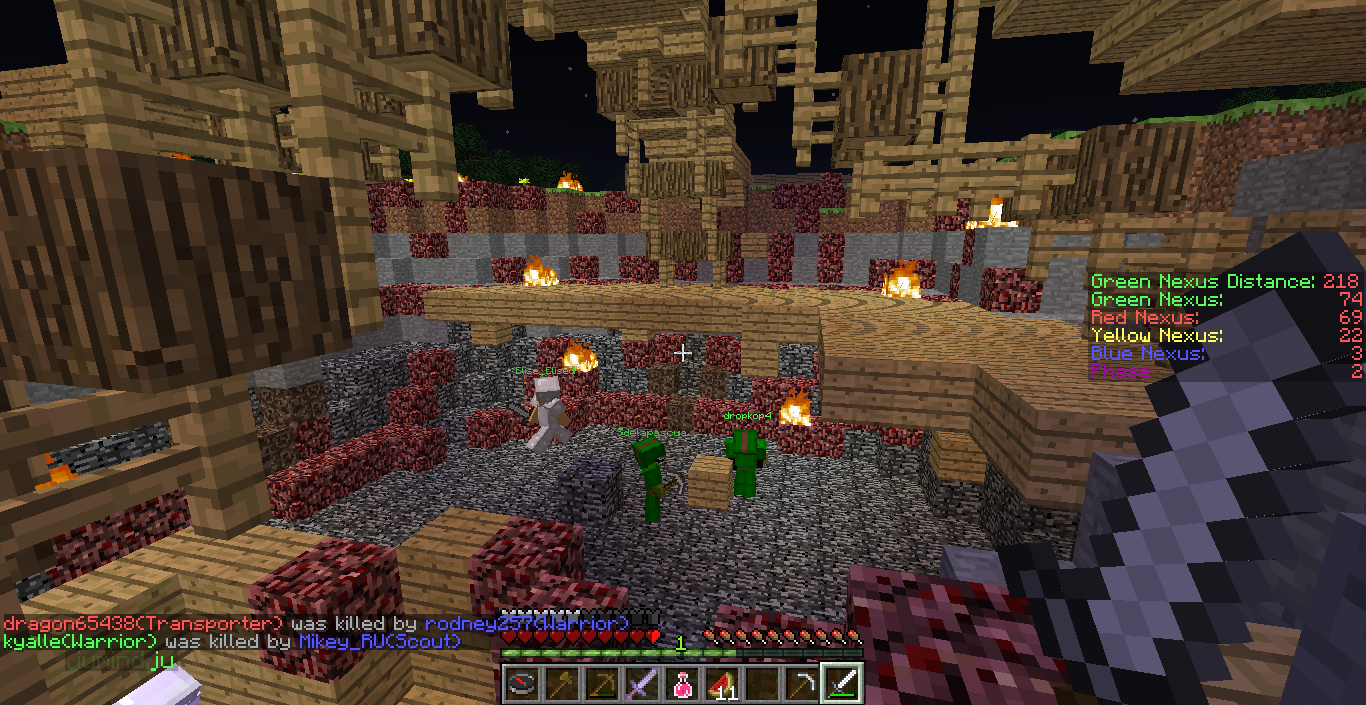Select the pink potion bottle slot

coord(682,683)
